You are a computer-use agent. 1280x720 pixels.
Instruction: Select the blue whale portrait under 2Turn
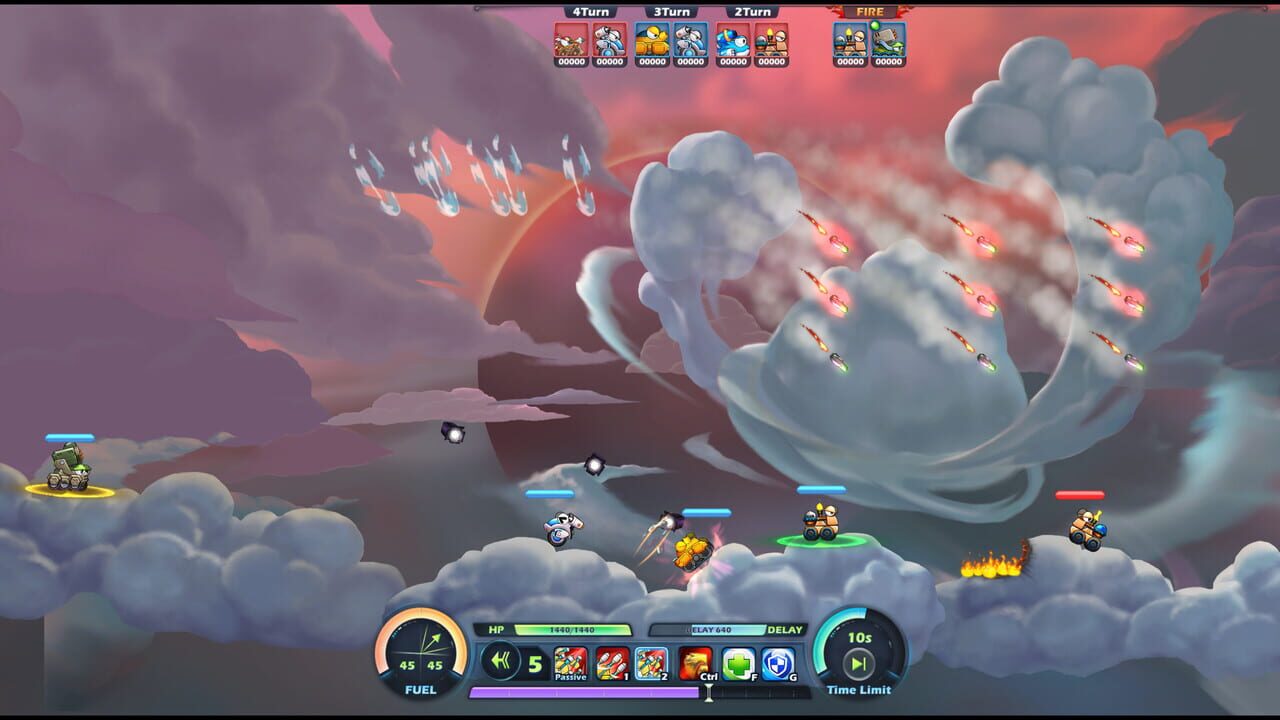point(731,42)
